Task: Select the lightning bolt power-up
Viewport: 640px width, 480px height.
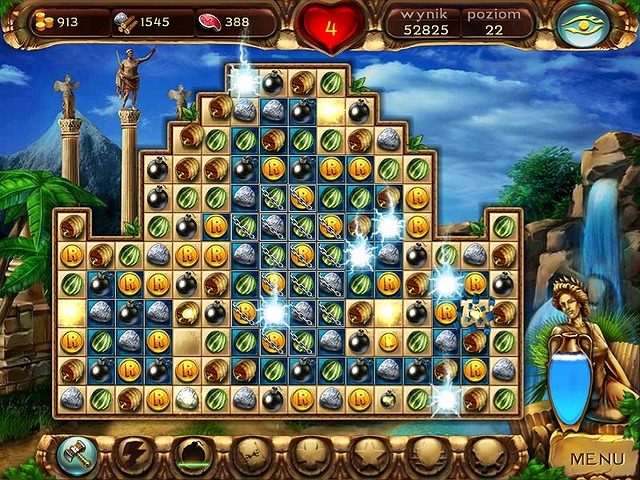Action: coord(130,457)
